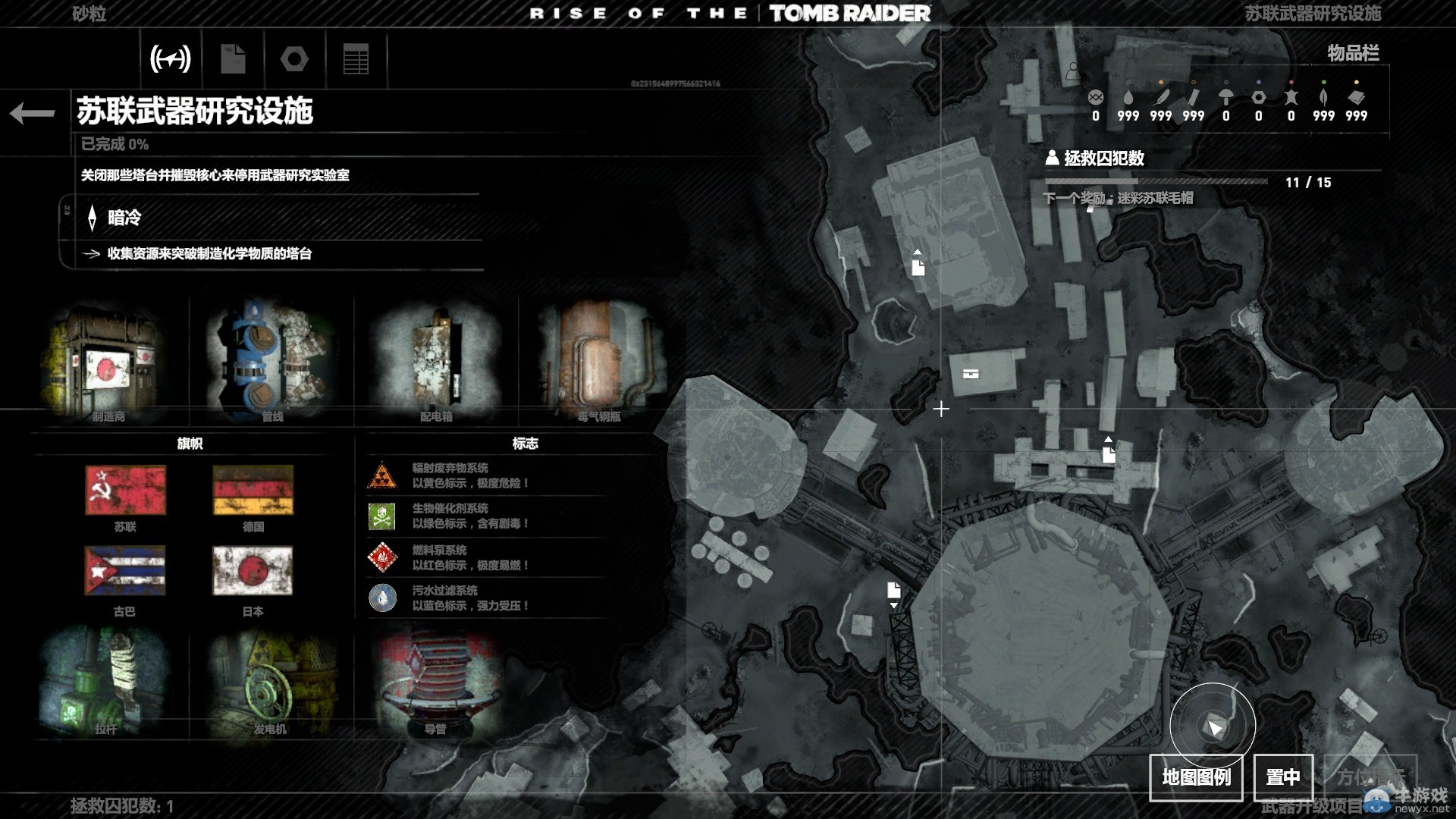Choose the 德国 German flag
Image resolution: width=1456 pixels, height=819 pixels.
(x=253, y=491)
